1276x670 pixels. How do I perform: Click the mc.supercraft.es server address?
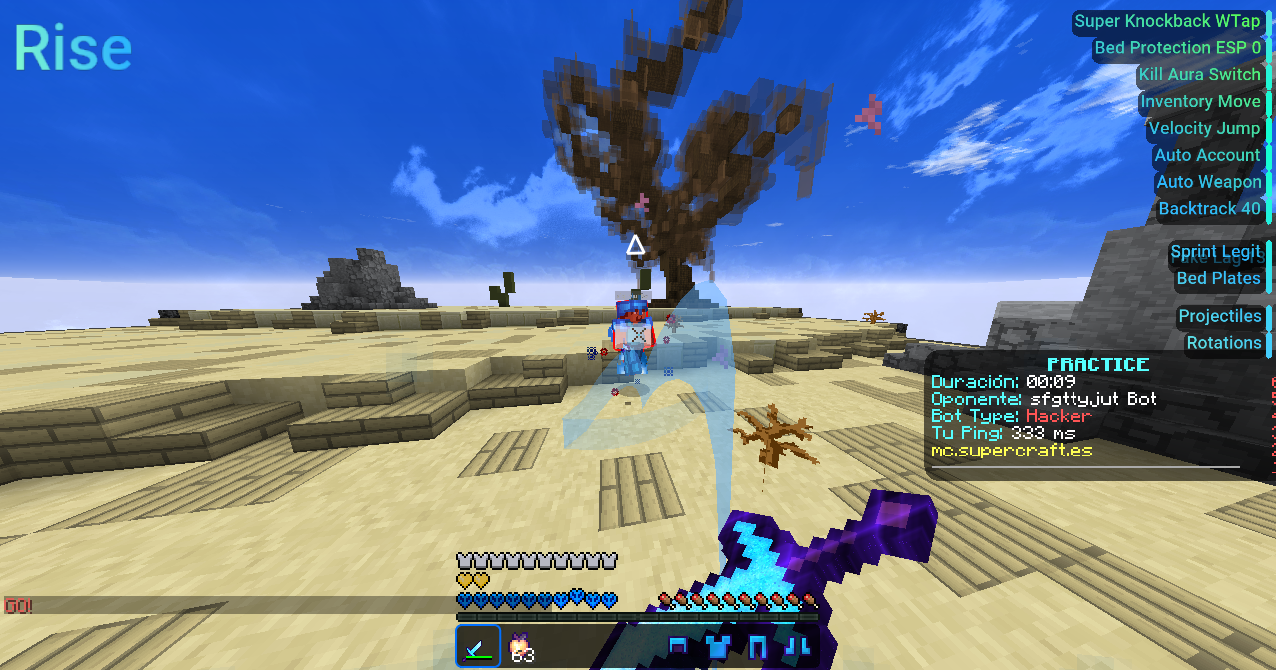pos(1011,450)
